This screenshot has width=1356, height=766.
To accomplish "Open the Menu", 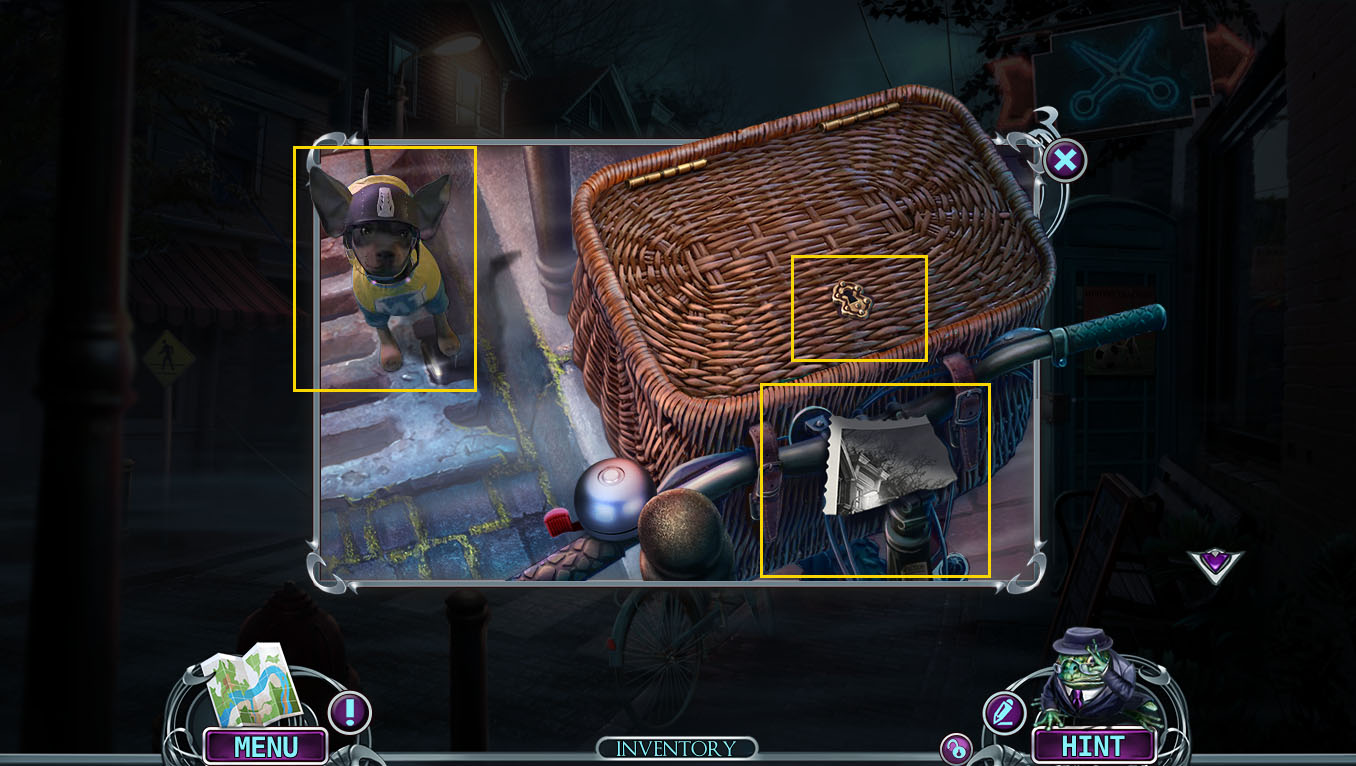I will click(x=265, y=745).
